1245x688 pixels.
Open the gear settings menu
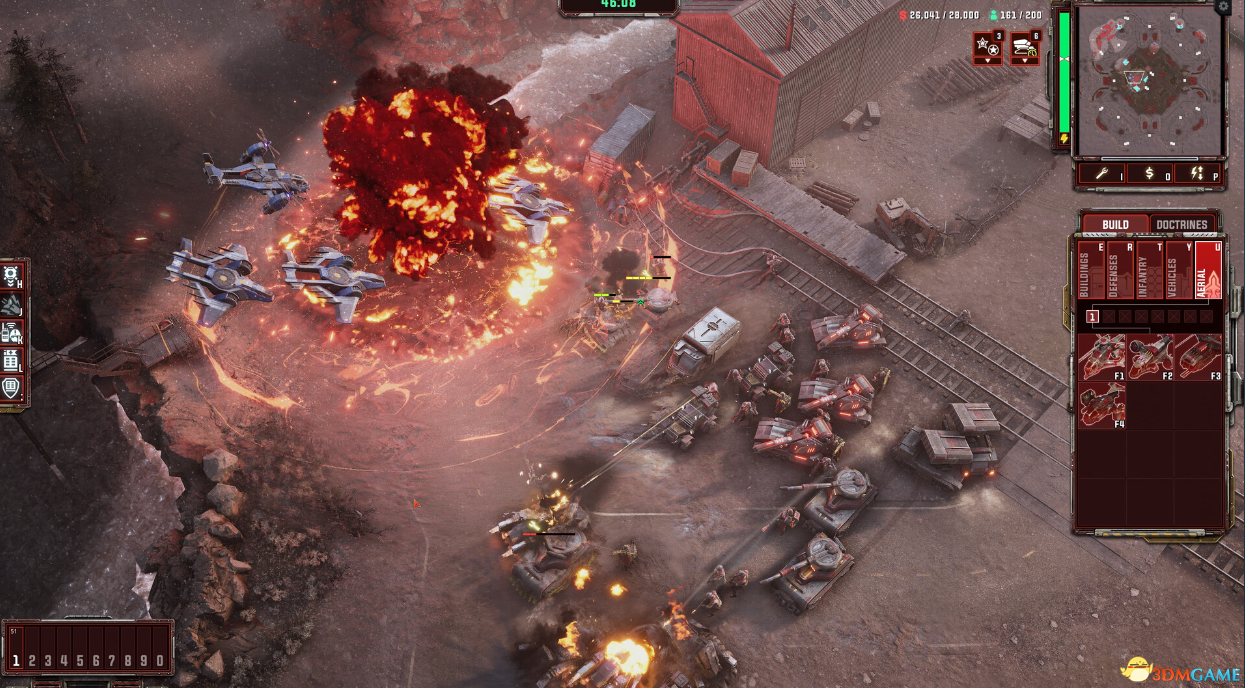(1224, 7)
